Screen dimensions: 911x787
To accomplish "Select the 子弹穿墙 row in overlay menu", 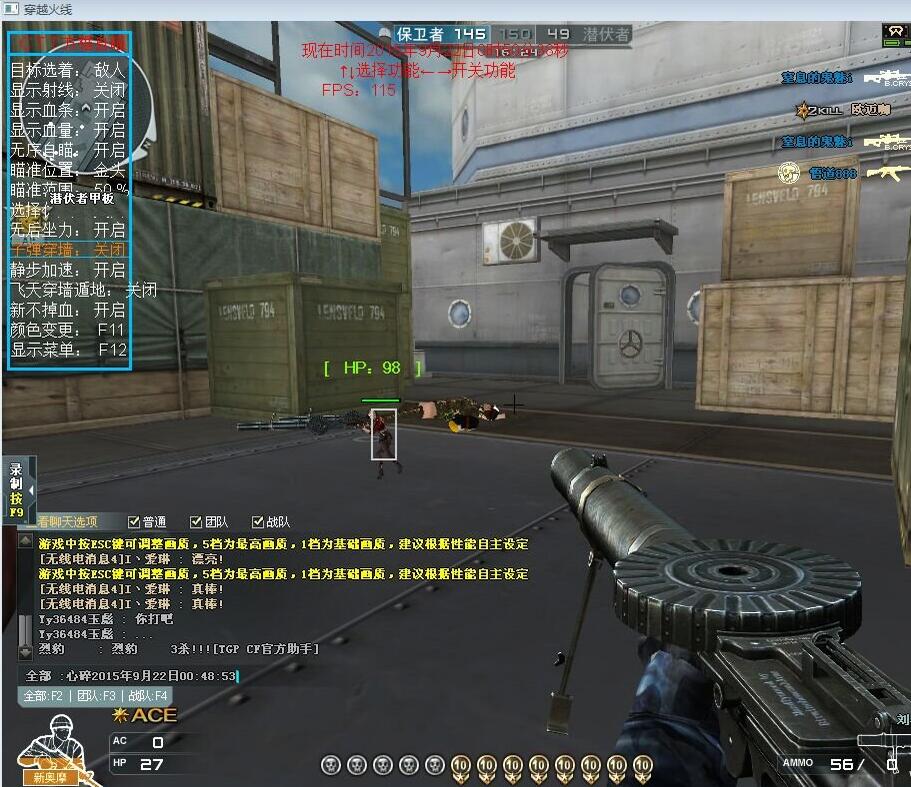I will click(x=68, y=249).
